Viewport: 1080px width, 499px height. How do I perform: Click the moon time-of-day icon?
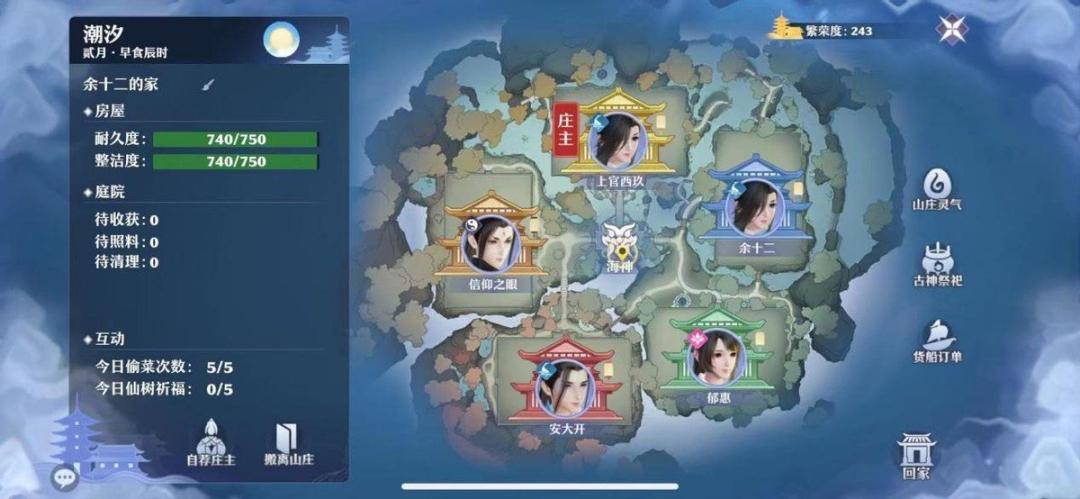click(281, 40)
